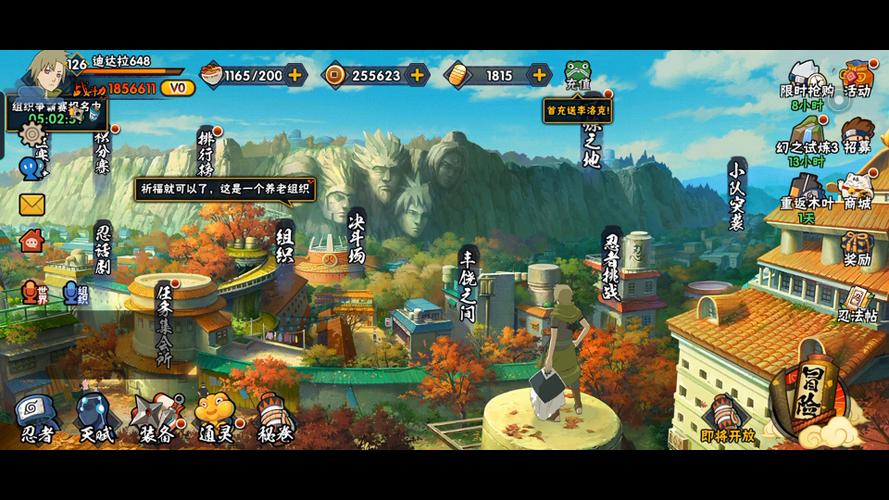Open the 忍者 ninja menu

pyautogui.click(x=38, y=418)
